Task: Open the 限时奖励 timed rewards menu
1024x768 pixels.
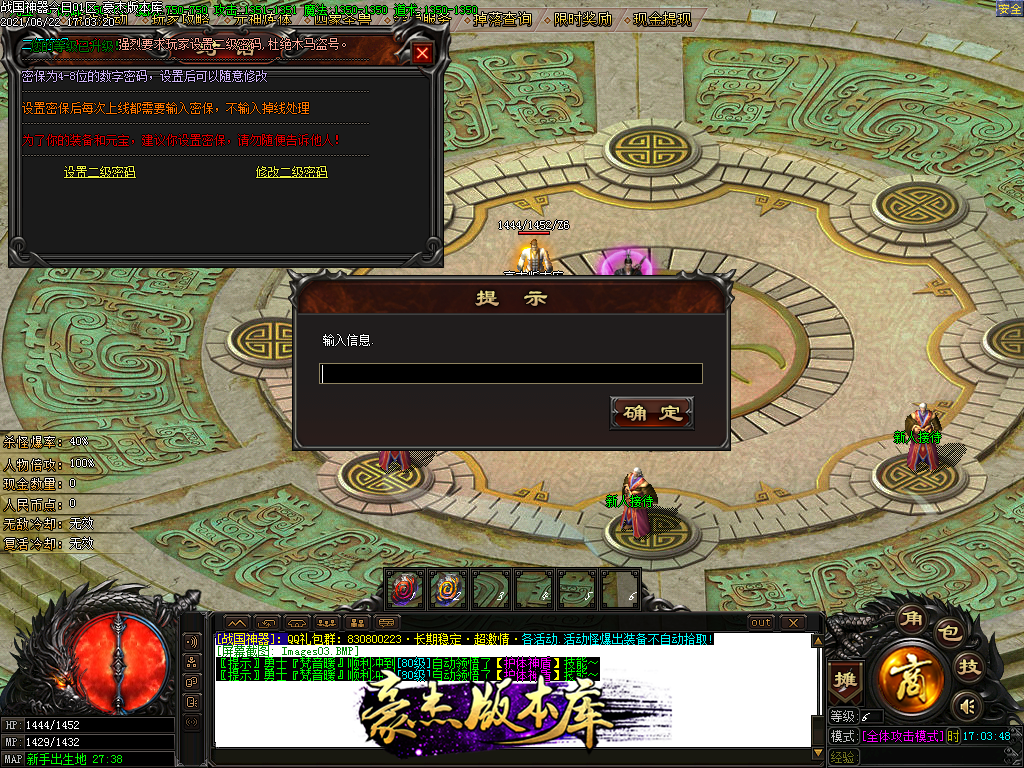Action: (x=583, y=19)
